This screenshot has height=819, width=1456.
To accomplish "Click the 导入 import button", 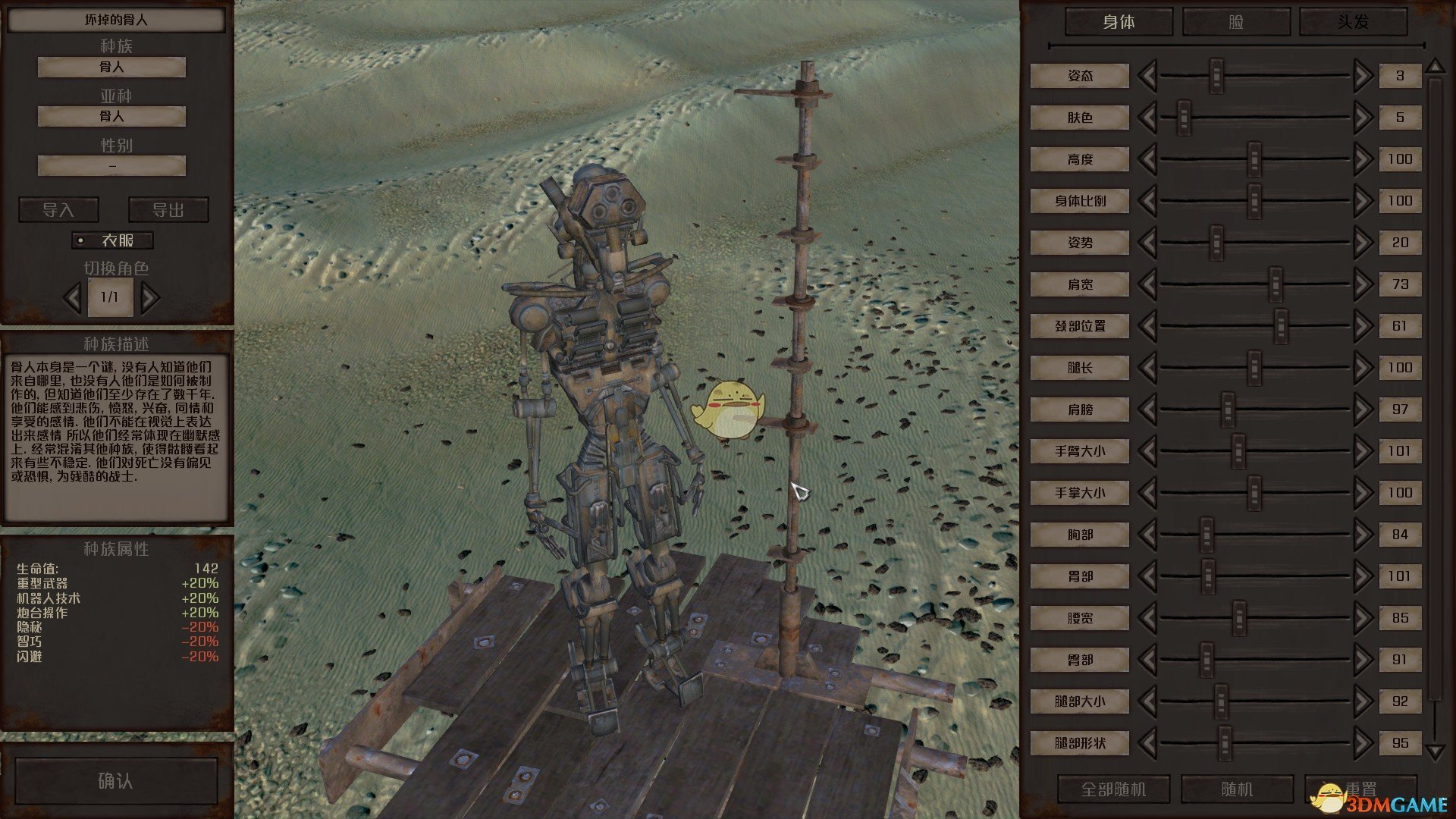I will click(x=58, y=210).
